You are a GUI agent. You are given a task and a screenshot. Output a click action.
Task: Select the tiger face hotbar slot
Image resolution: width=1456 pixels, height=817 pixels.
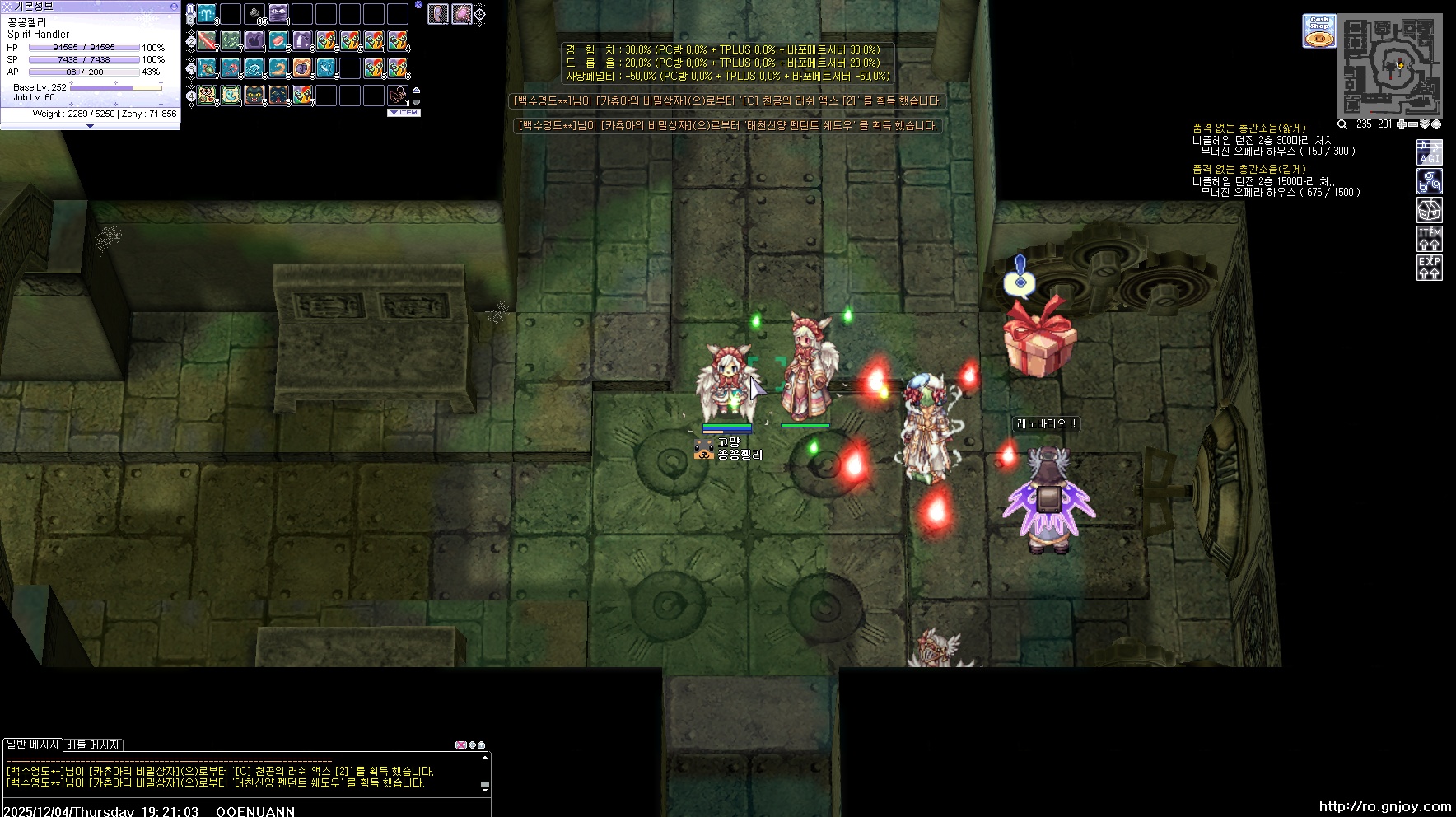207,96
